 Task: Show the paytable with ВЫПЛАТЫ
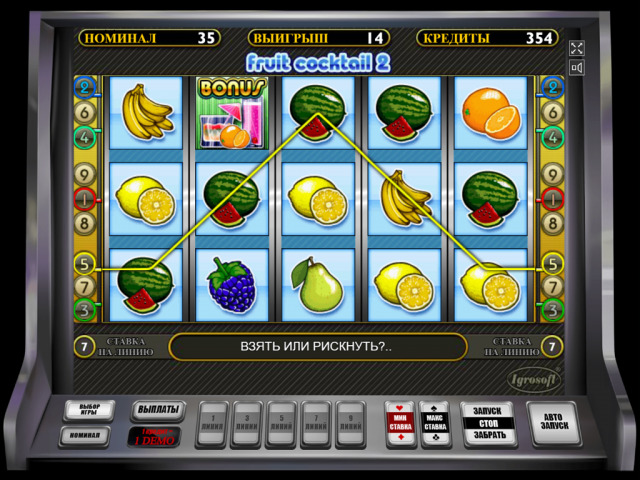pyautogui.click(x=158, y=410)
